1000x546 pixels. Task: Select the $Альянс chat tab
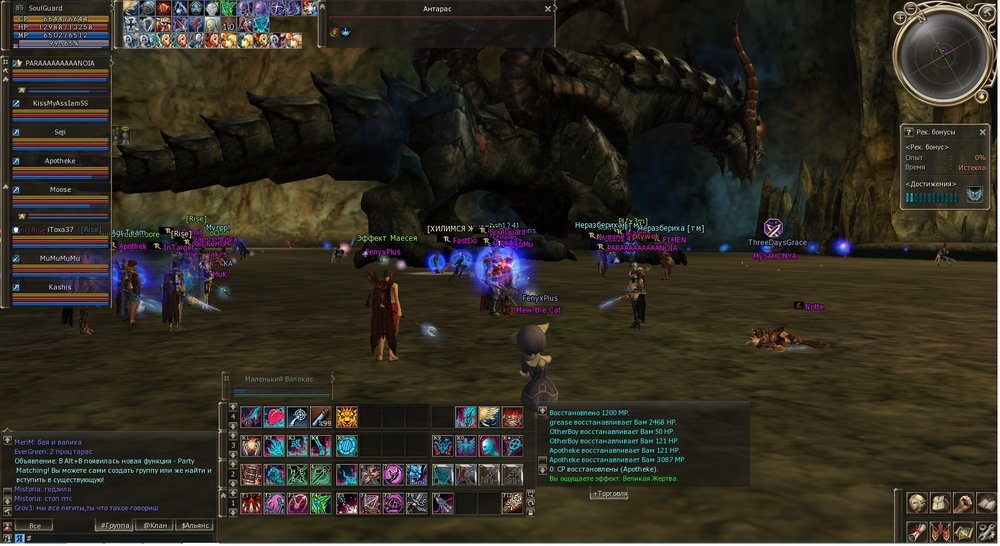click(x=193, y=525)
